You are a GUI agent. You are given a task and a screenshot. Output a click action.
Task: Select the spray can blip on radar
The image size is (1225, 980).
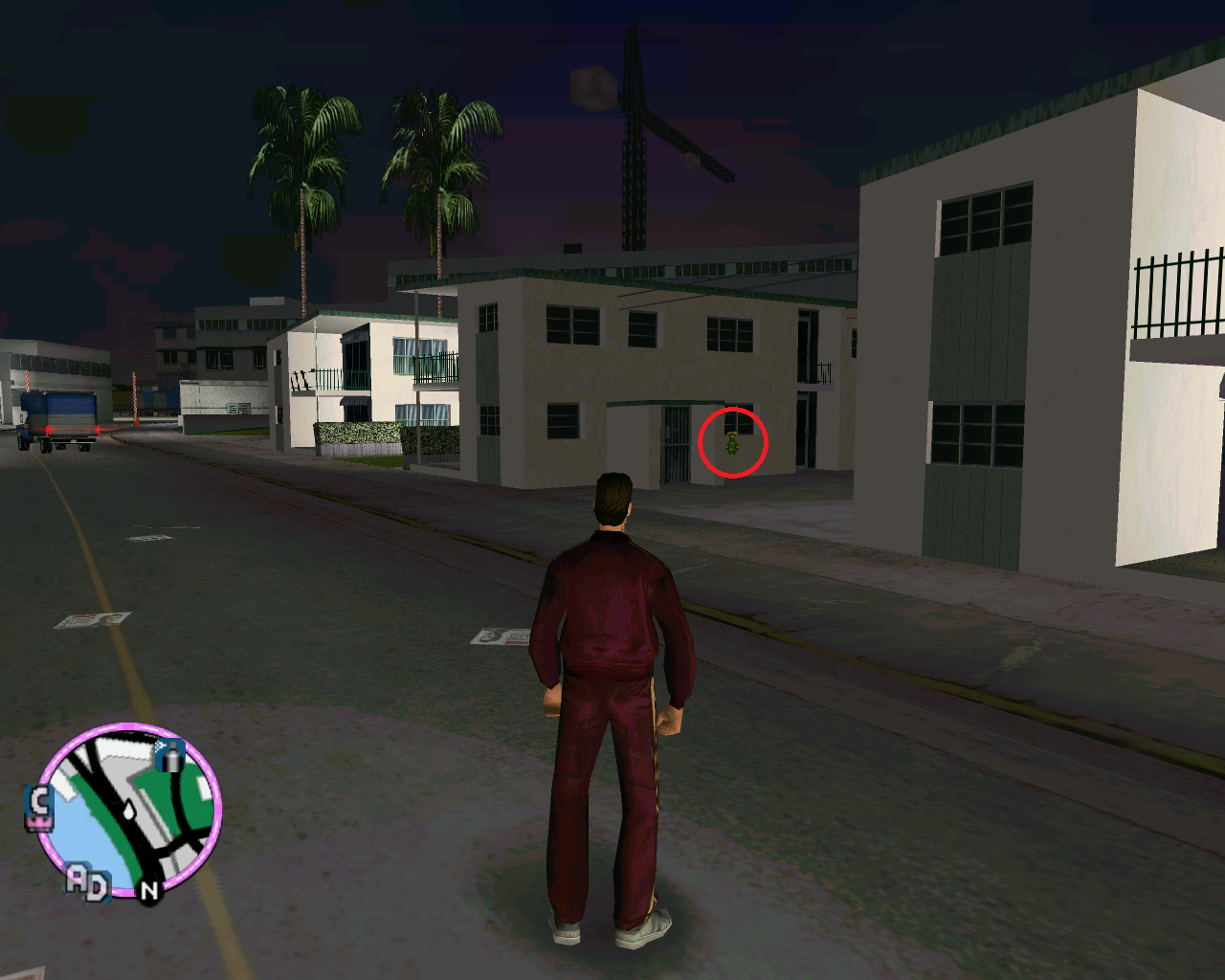[170, 756]
